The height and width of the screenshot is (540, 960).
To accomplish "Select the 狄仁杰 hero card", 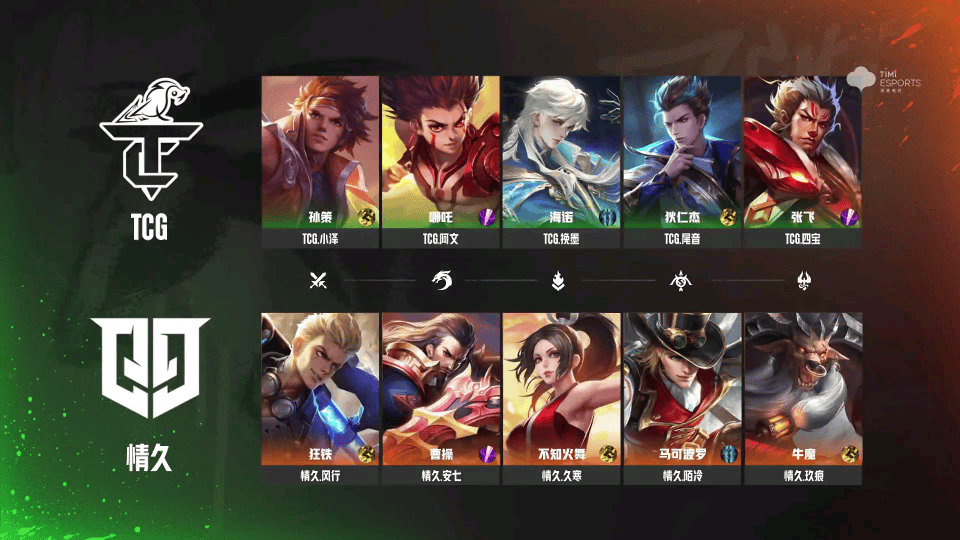I will pyautogui.click(x=682, y=152).
